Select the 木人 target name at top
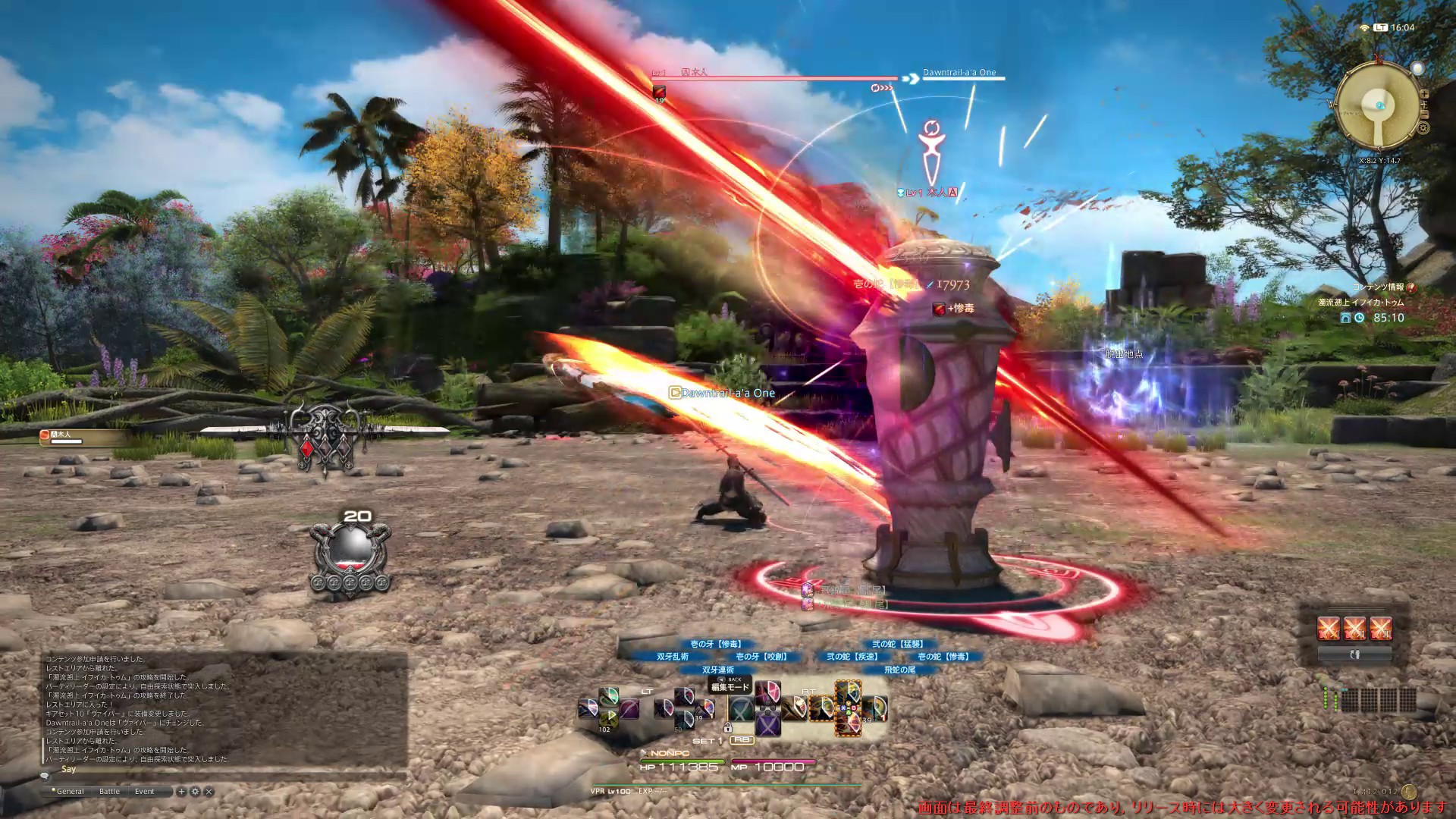The width and height of the screenshot is (1456, 819). pyautogui.click(x=694, y=73)
